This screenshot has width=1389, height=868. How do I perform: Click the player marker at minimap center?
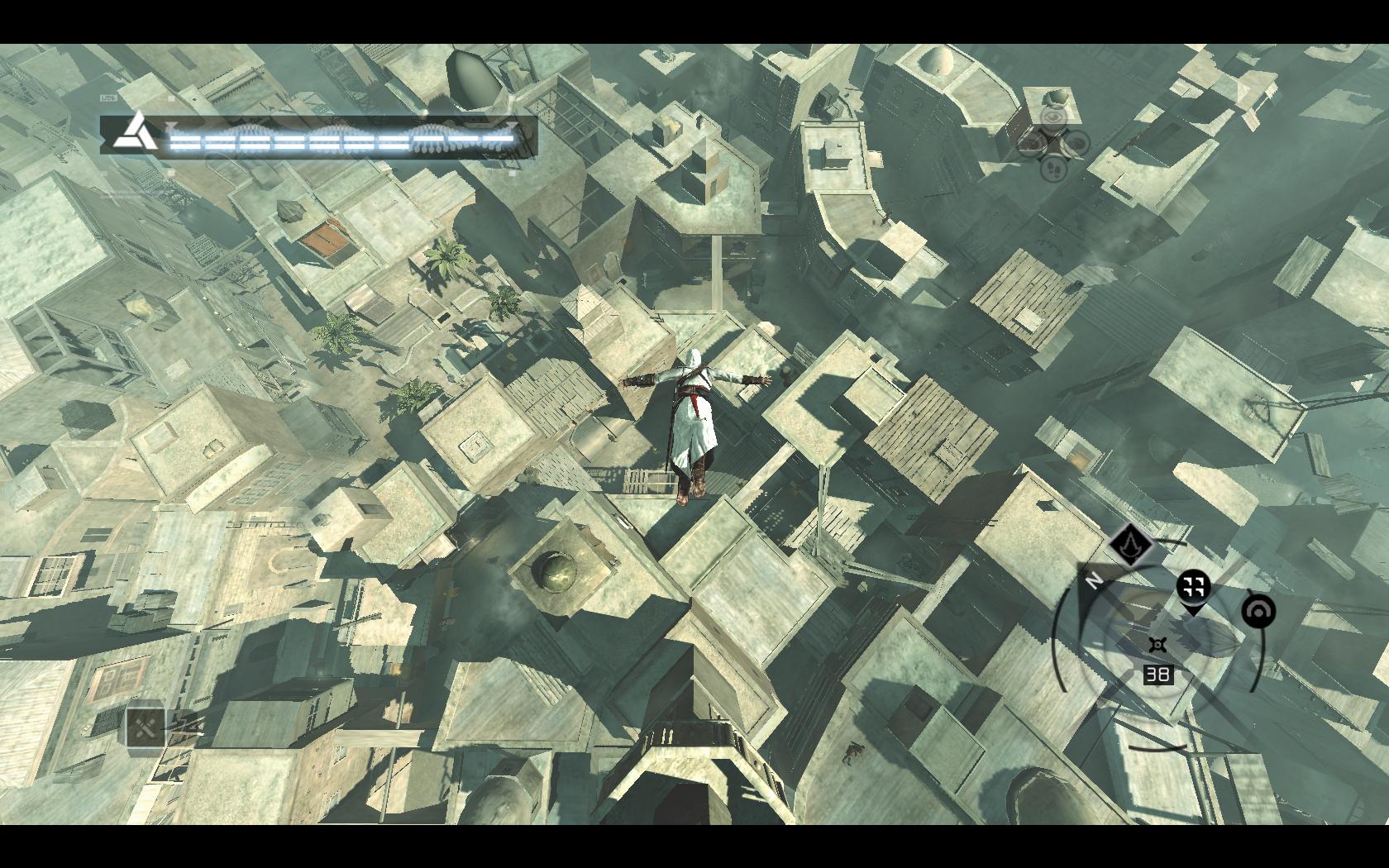pos(1158,645)
